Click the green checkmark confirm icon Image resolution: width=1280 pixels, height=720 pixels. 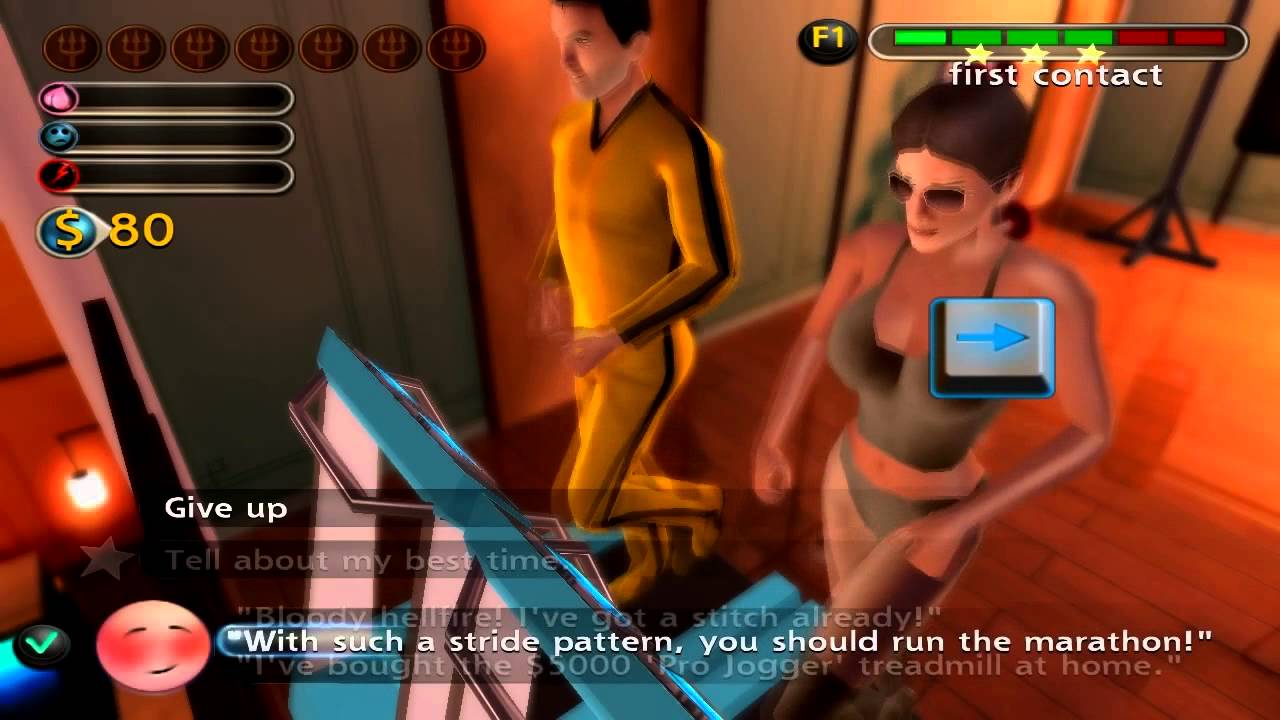[x=41, y=644]
